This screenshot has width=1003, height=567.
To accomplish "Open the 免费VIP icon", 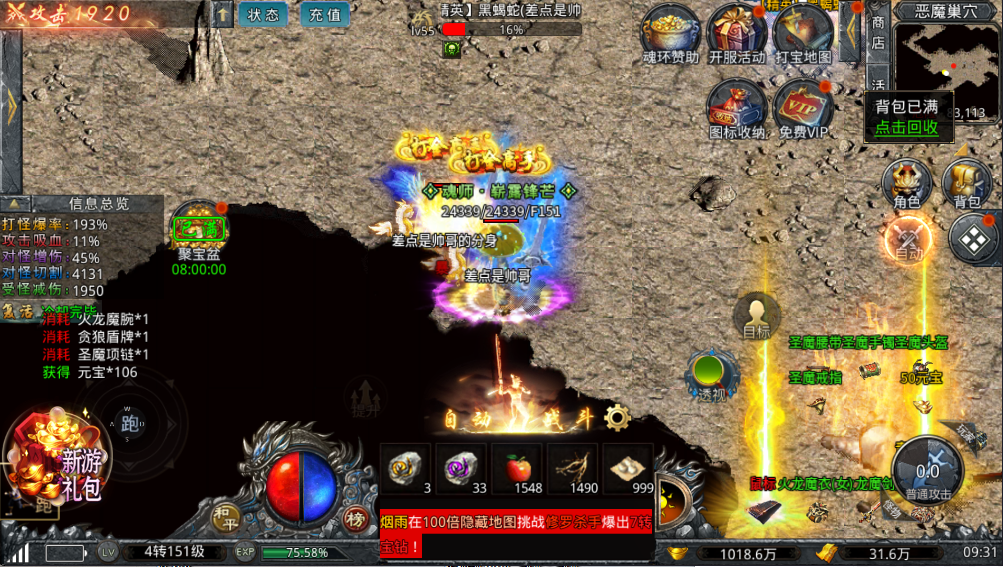I will click(x=803, y=105).
